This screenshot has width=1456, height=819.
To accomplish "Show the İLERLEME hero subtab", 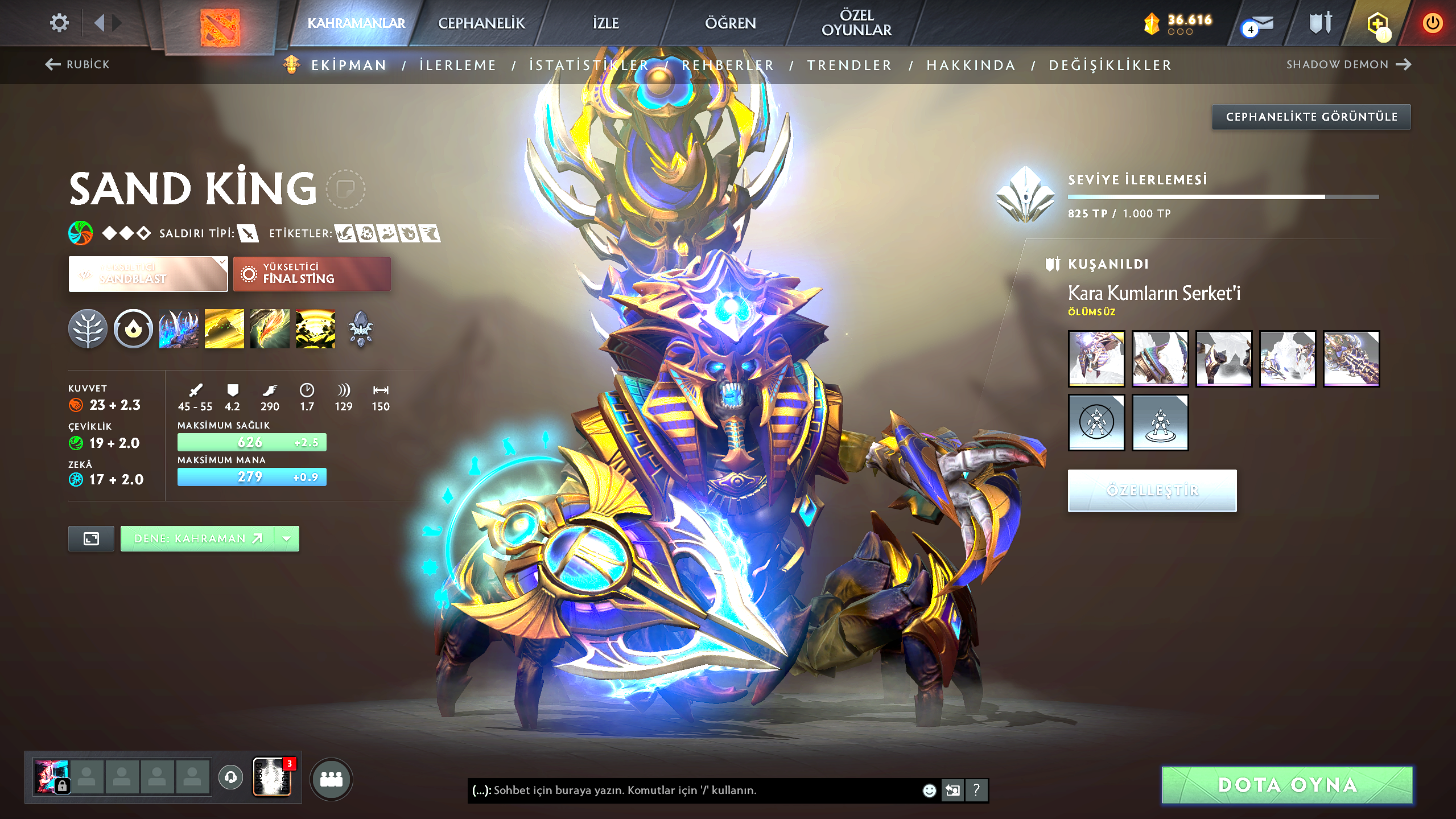I will point(458,65).
